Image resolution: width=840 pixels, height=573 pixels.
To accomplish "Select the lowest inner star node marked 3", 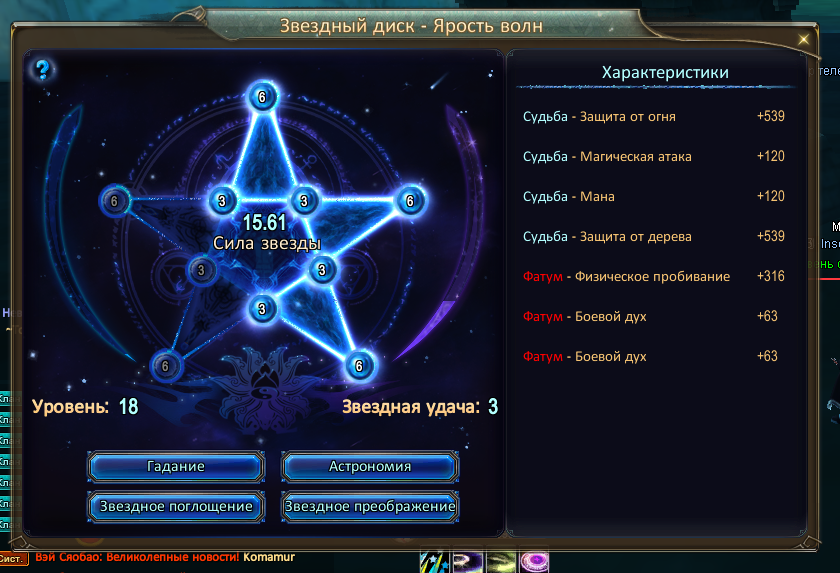I will tap(262, 308).
